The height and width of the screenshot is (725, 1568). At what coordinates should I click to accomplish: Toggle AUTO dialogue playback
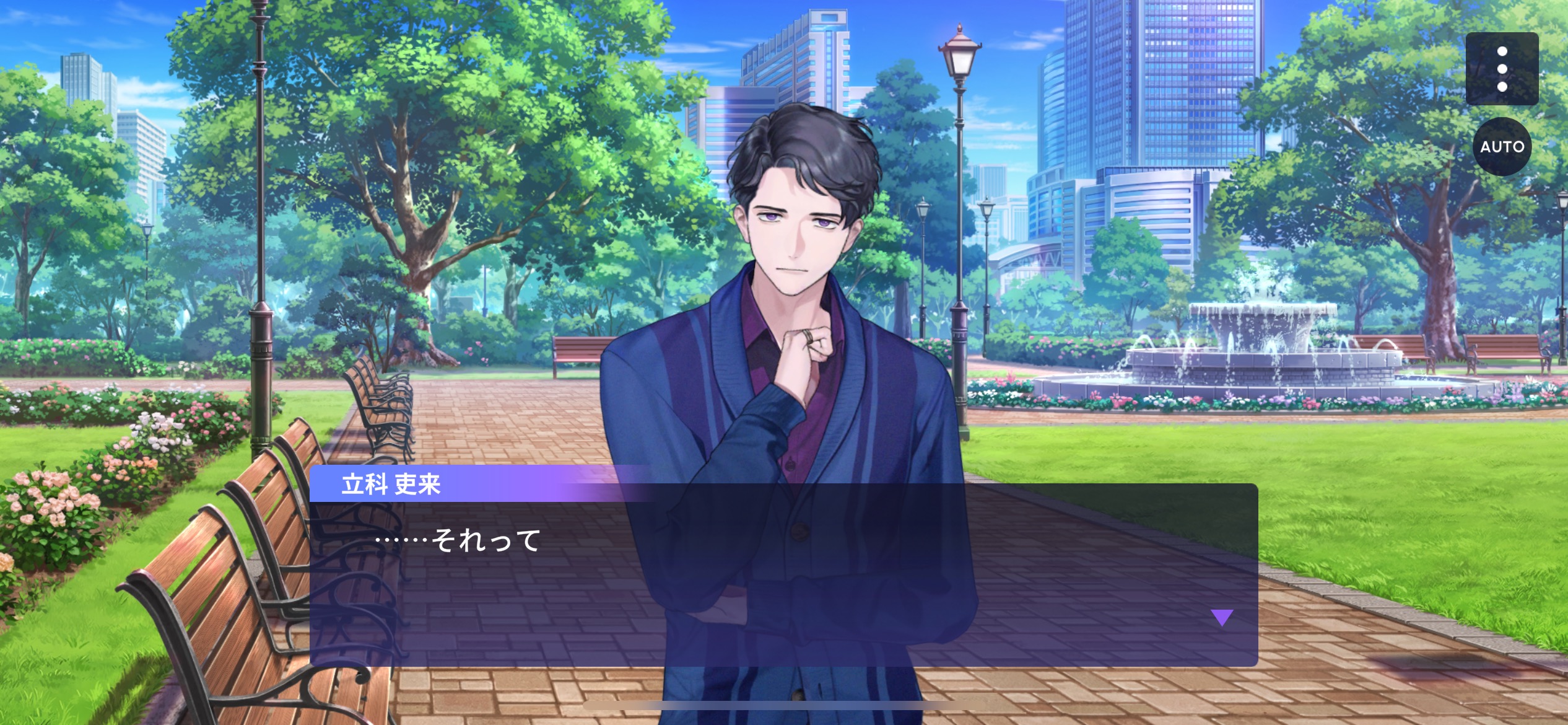tap(1502, 147)
